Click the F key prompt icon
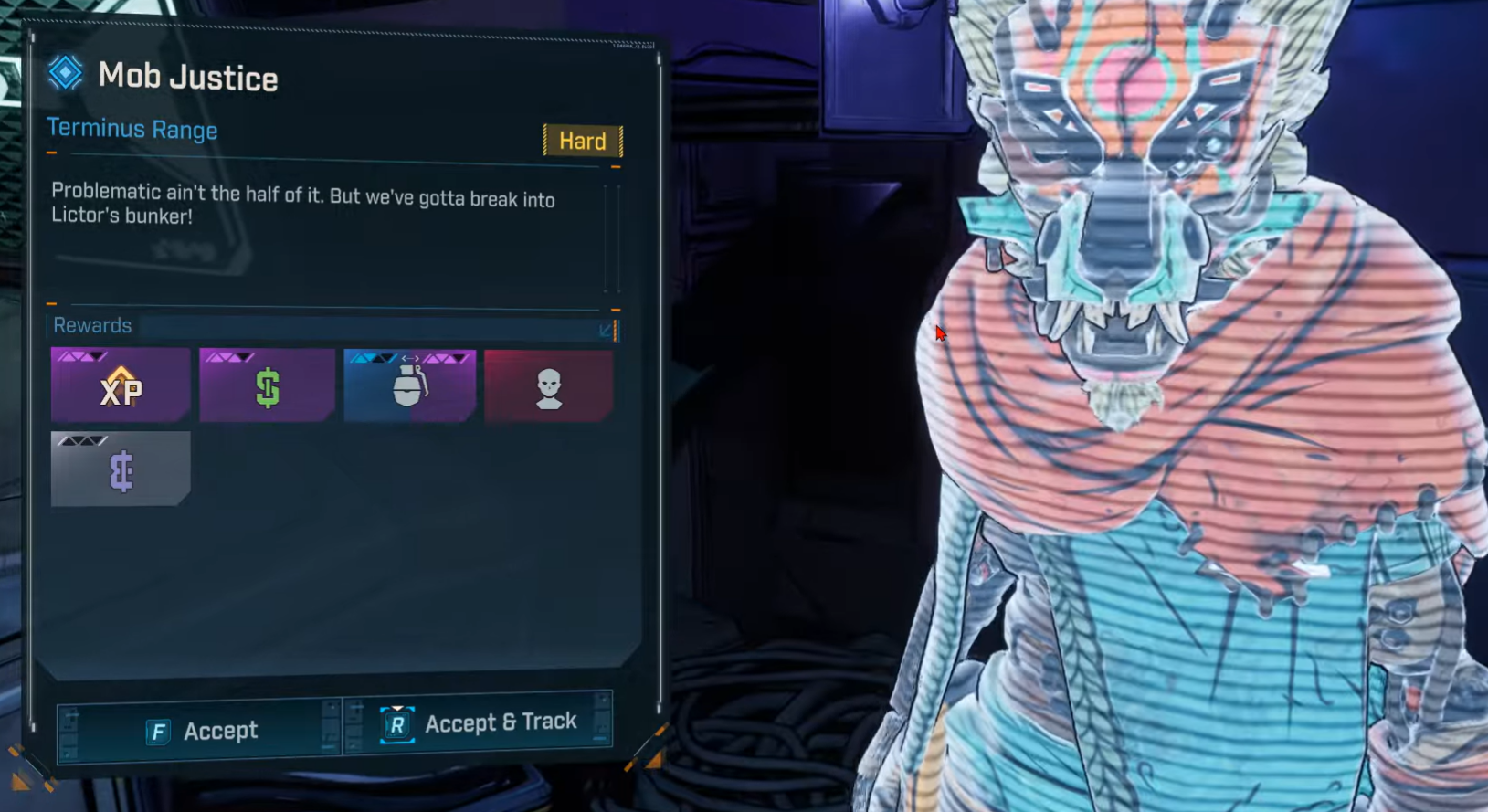The width and height of the screenshot is (1488, 812). pyautogui.click(x=159, y=731)
